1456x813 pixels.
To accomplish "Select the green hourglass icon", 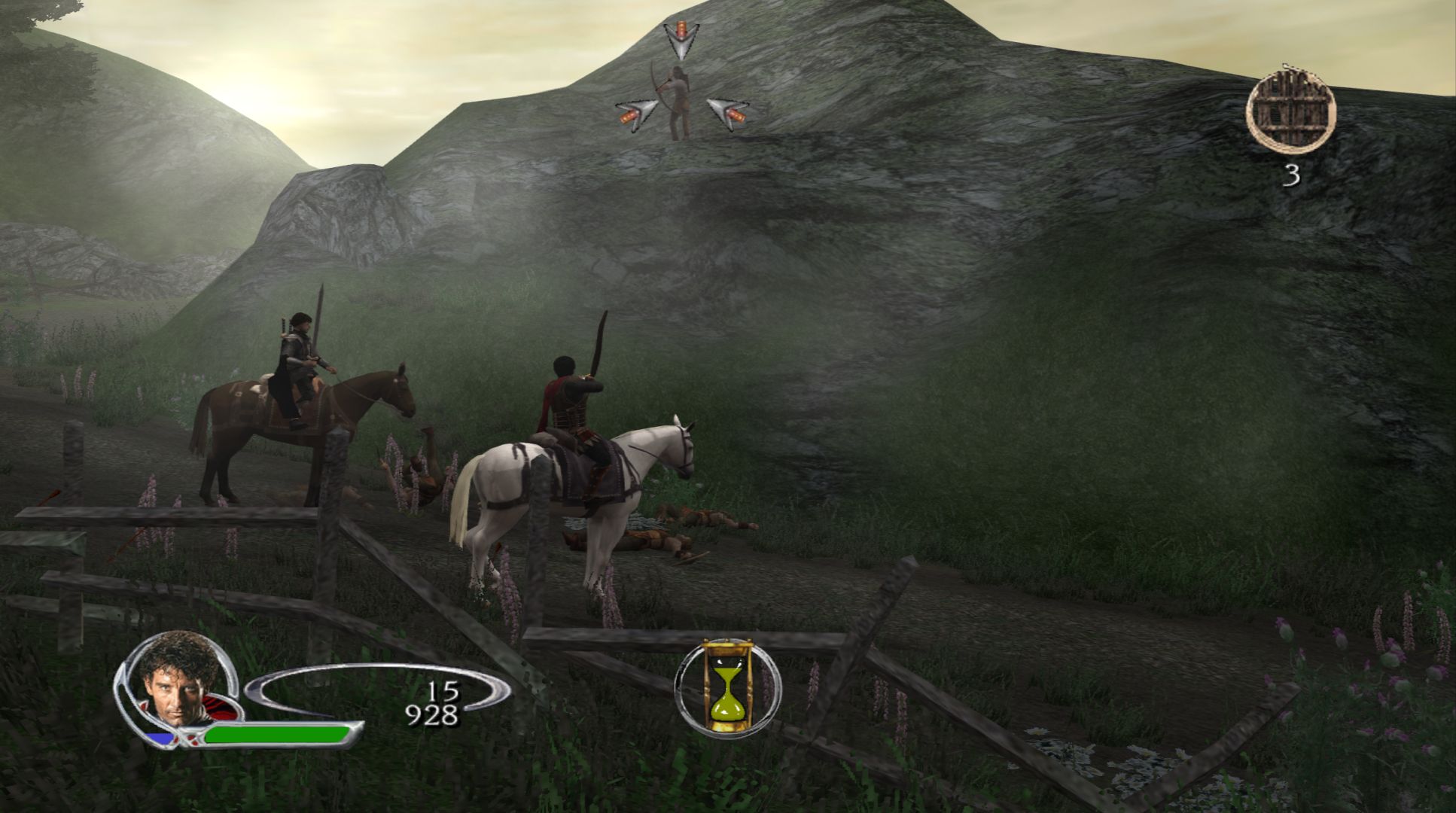I will pos(726,687).
